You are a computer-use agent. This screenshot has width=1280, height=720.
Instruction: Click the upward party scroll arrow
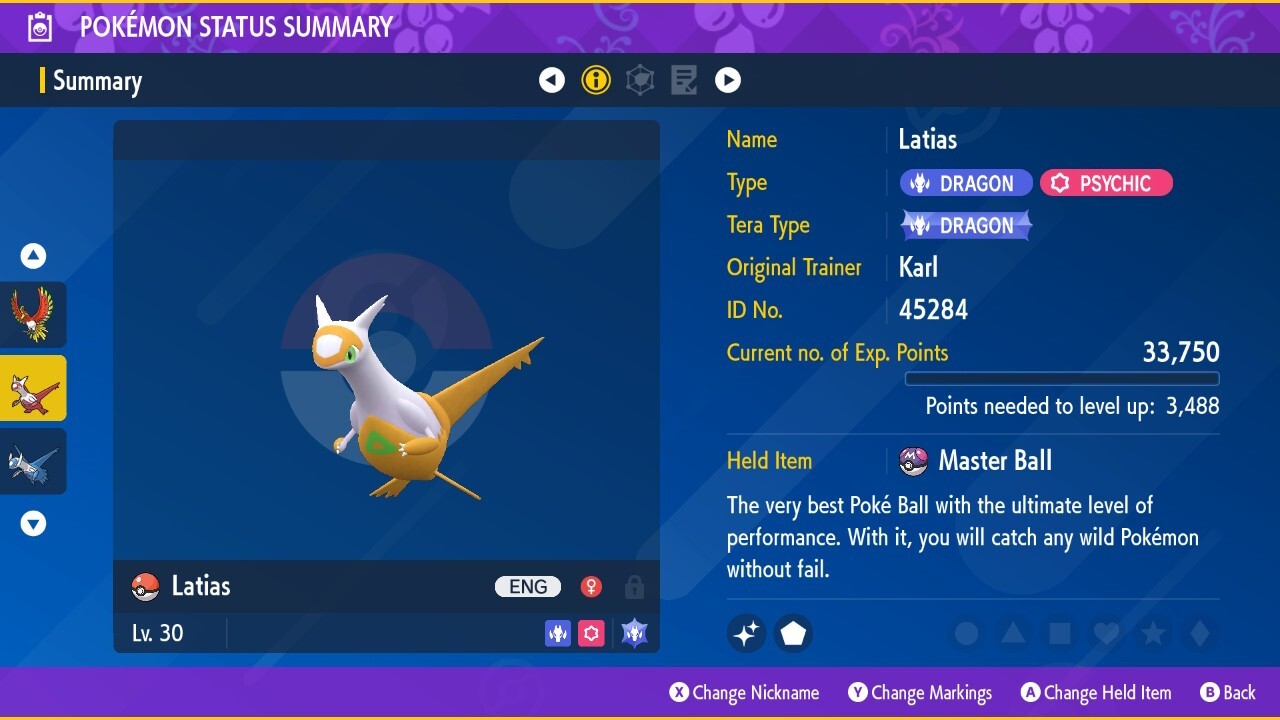(33, 256)
